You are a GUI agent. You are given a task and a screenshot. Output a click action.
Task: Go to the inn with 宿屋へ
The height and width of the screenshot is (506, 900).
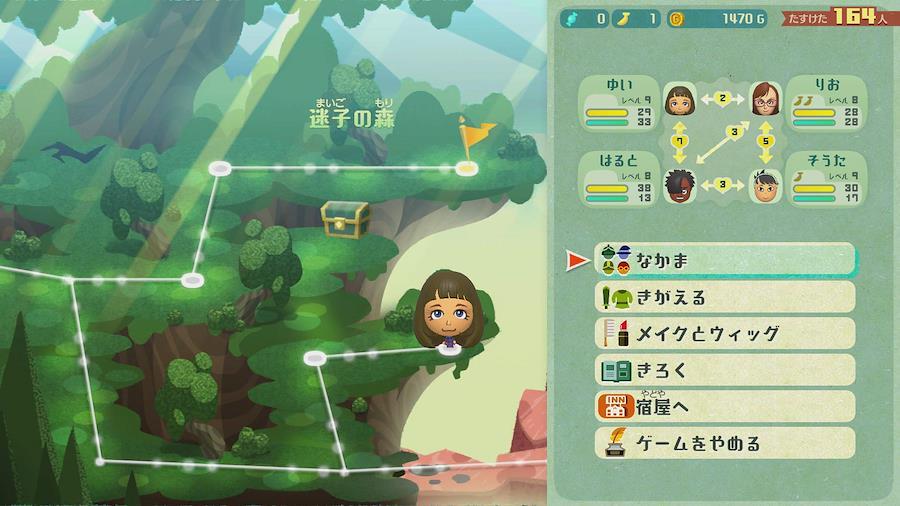[x=725, y=406]
